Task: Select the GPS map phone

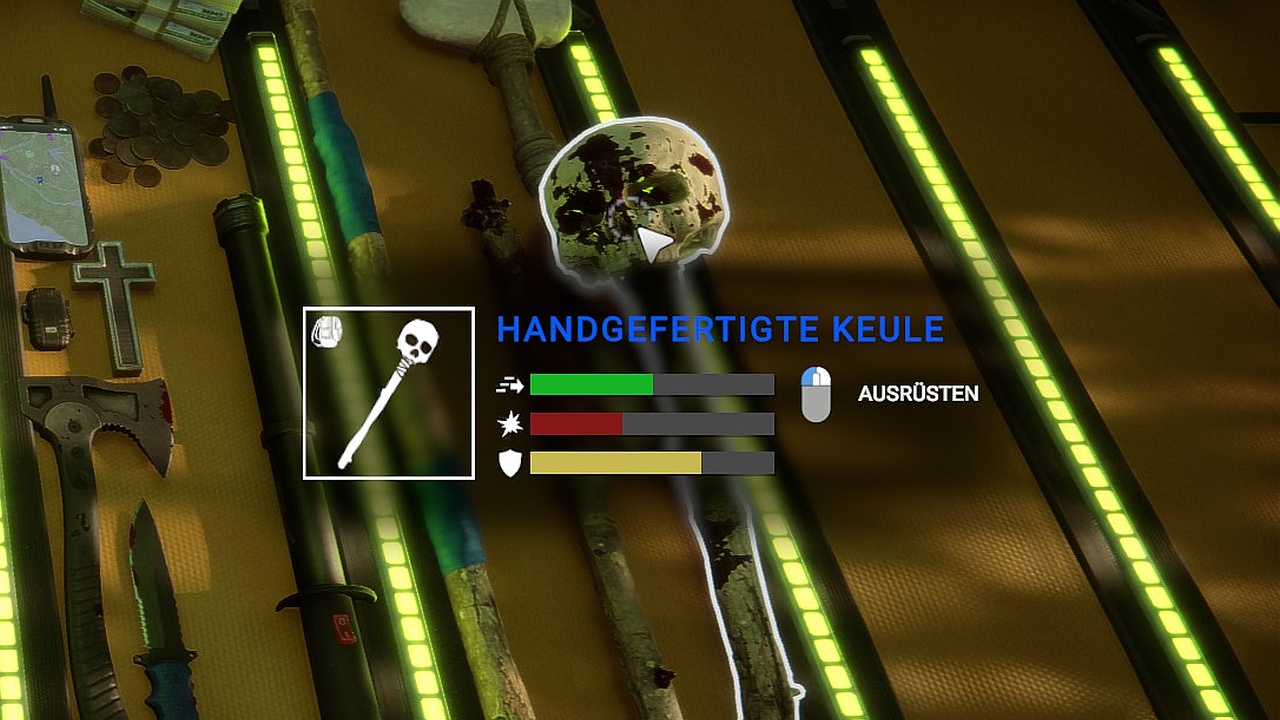Action: 44,187
